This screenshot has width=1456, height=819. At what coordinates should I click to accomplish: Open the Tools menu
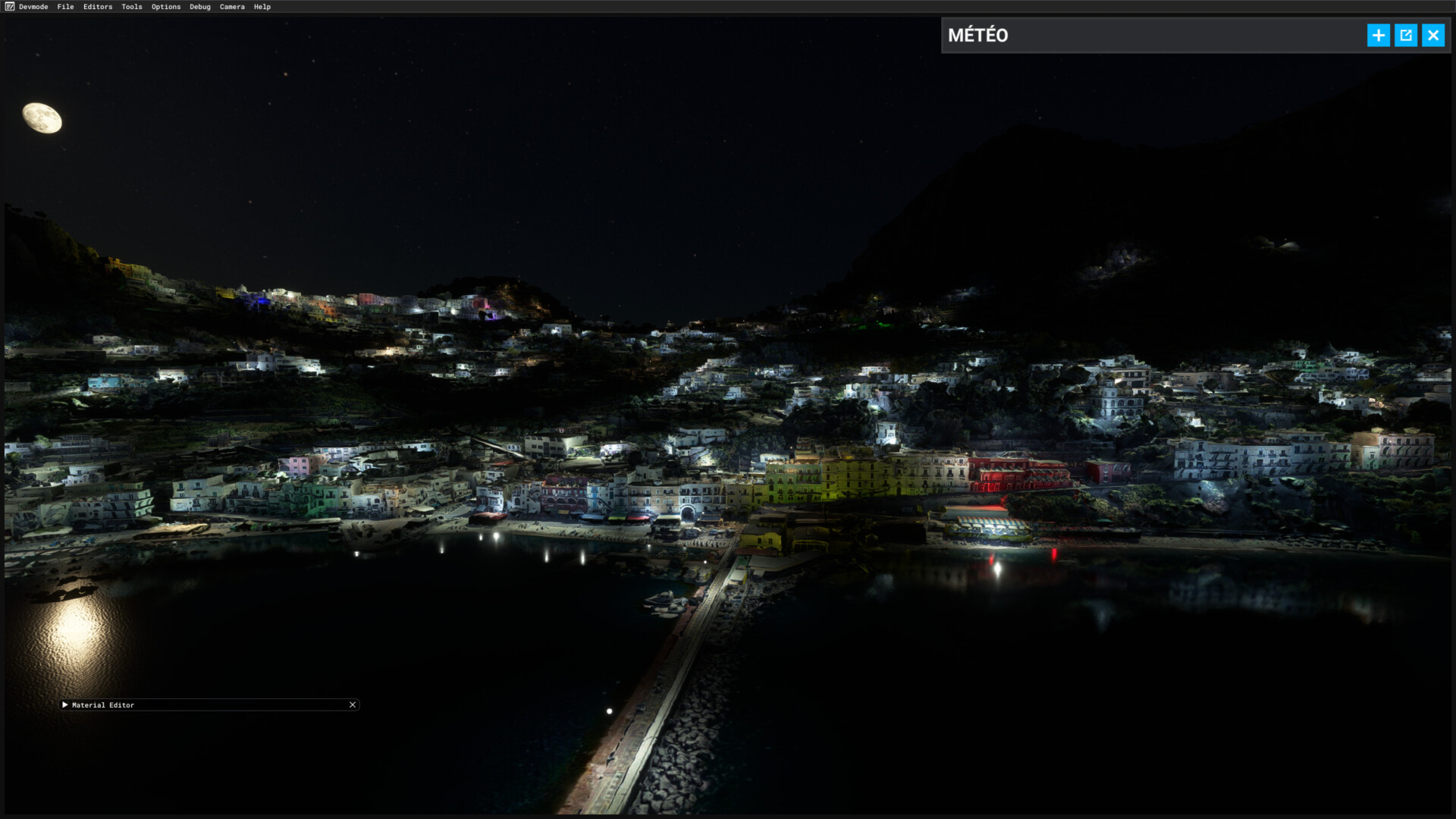tap(132, 7)
